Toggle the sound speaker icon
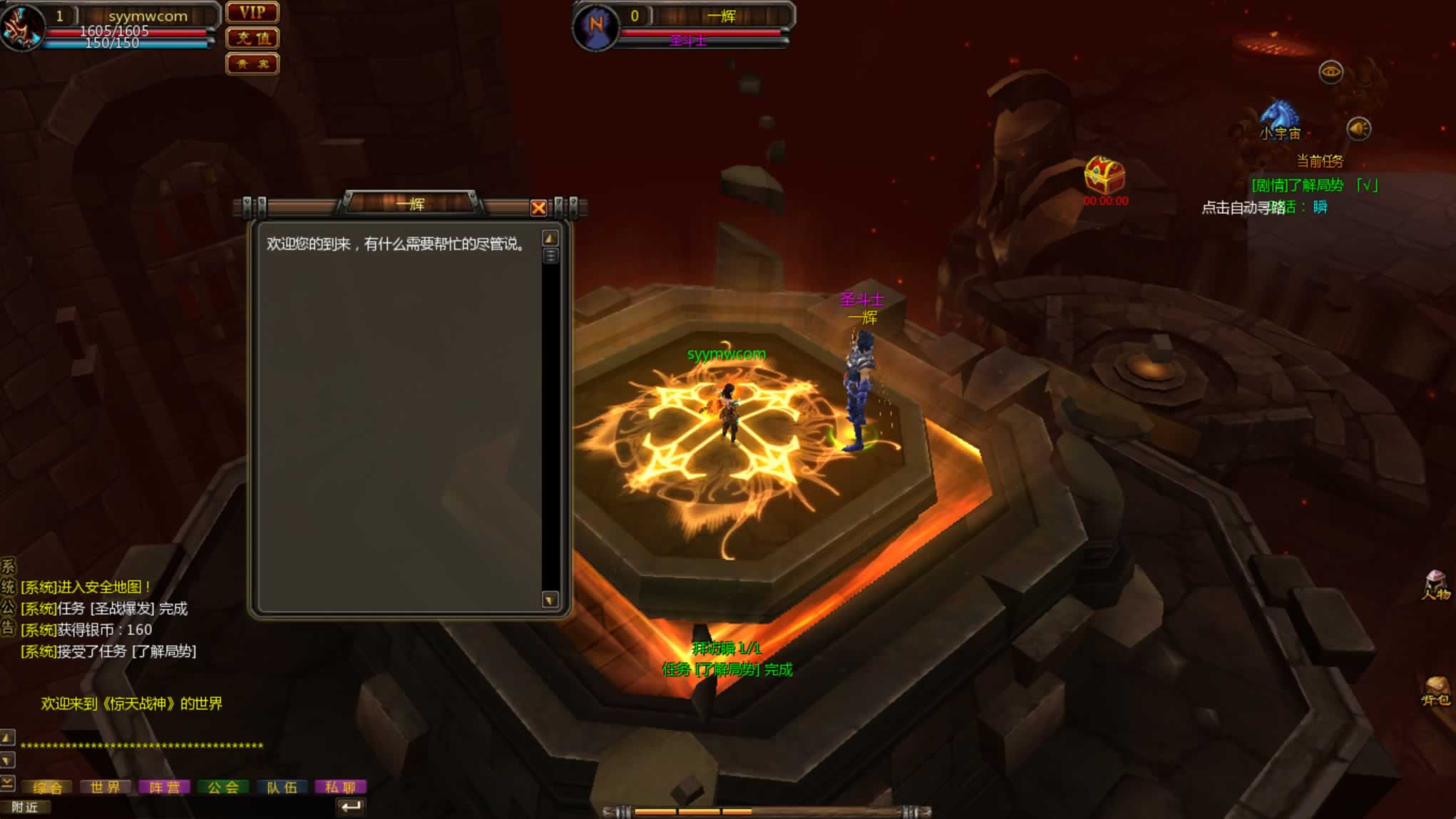Screen dimensions: 1456x819 1358,129
